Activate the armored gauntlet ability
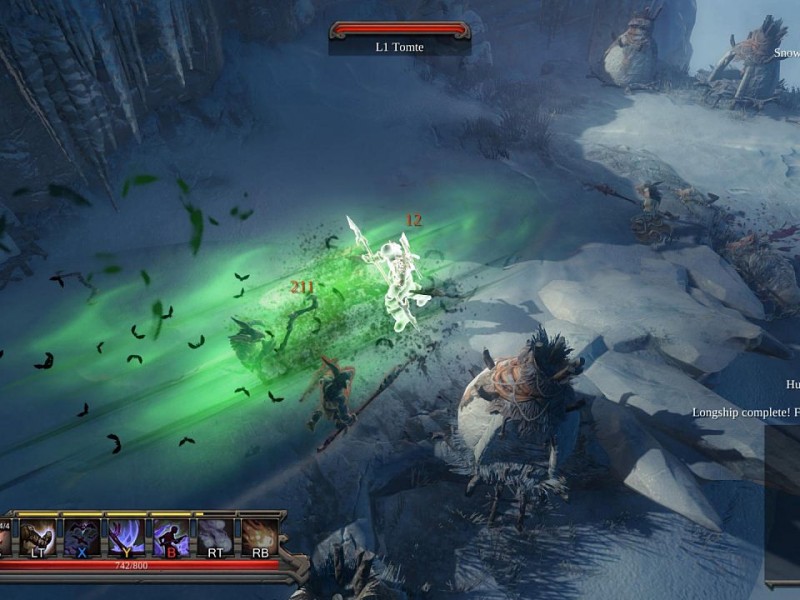 tap(37, 537)
